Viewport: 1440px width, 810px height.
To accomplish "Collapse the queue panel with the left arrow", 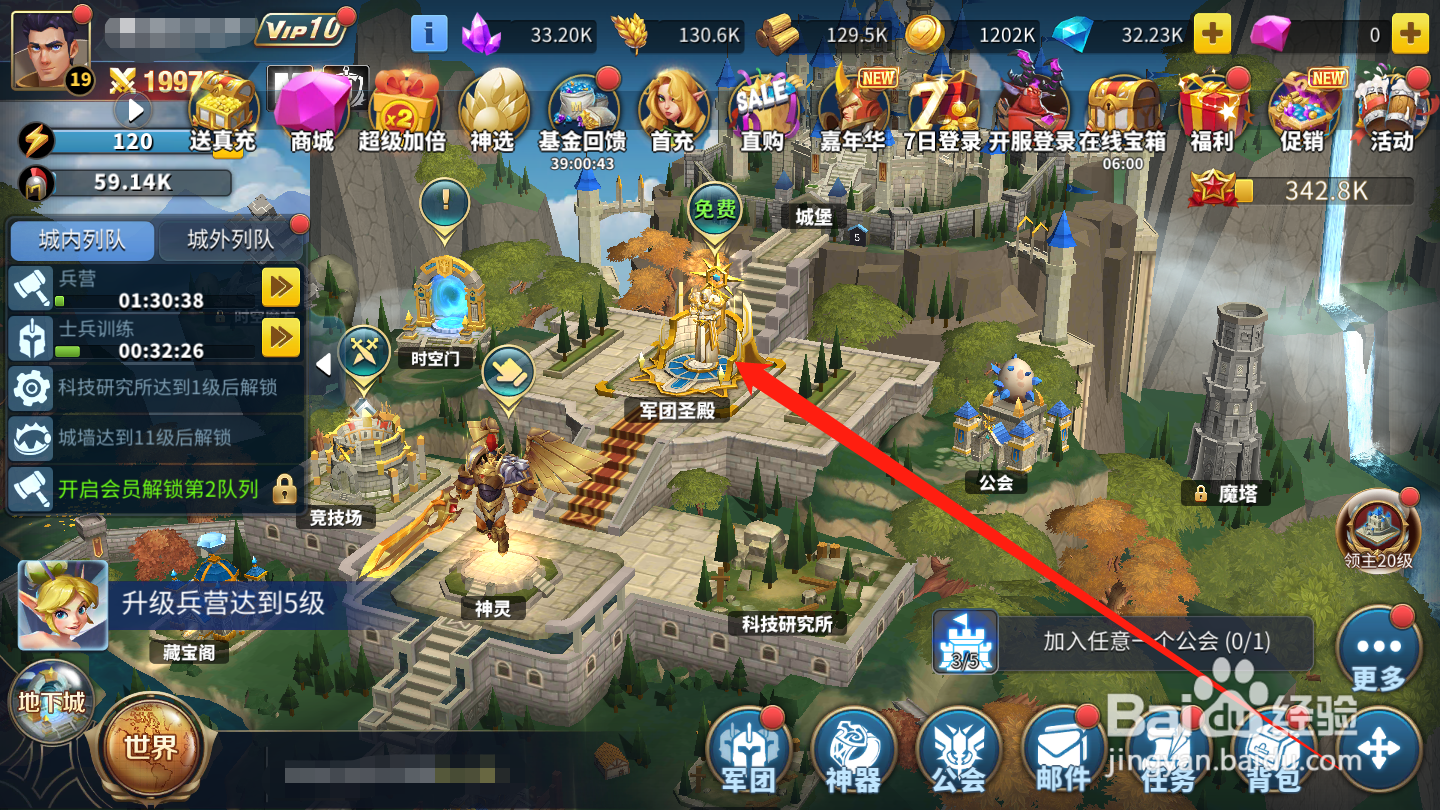I will (323, 365).
